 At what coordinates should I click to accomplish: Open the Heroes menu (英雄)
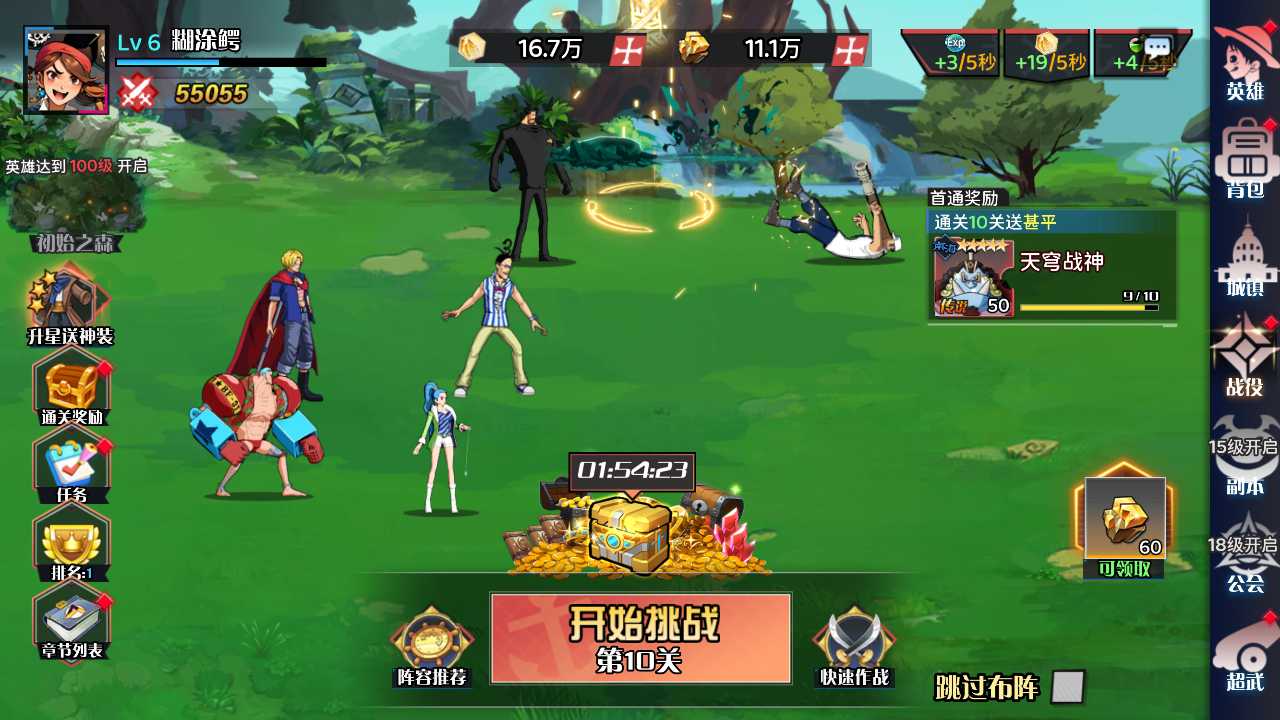[1245, 60]
